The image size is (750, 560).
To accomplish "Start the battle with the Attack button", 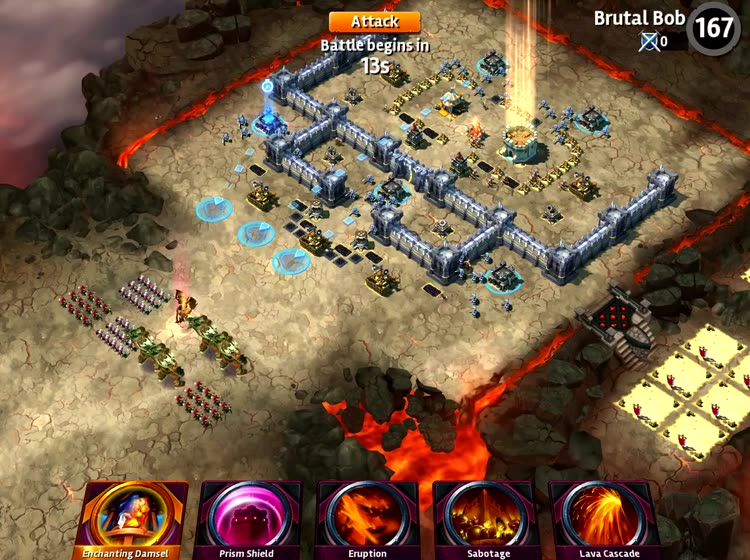I will pyautogui.click(x=374, y=21).
